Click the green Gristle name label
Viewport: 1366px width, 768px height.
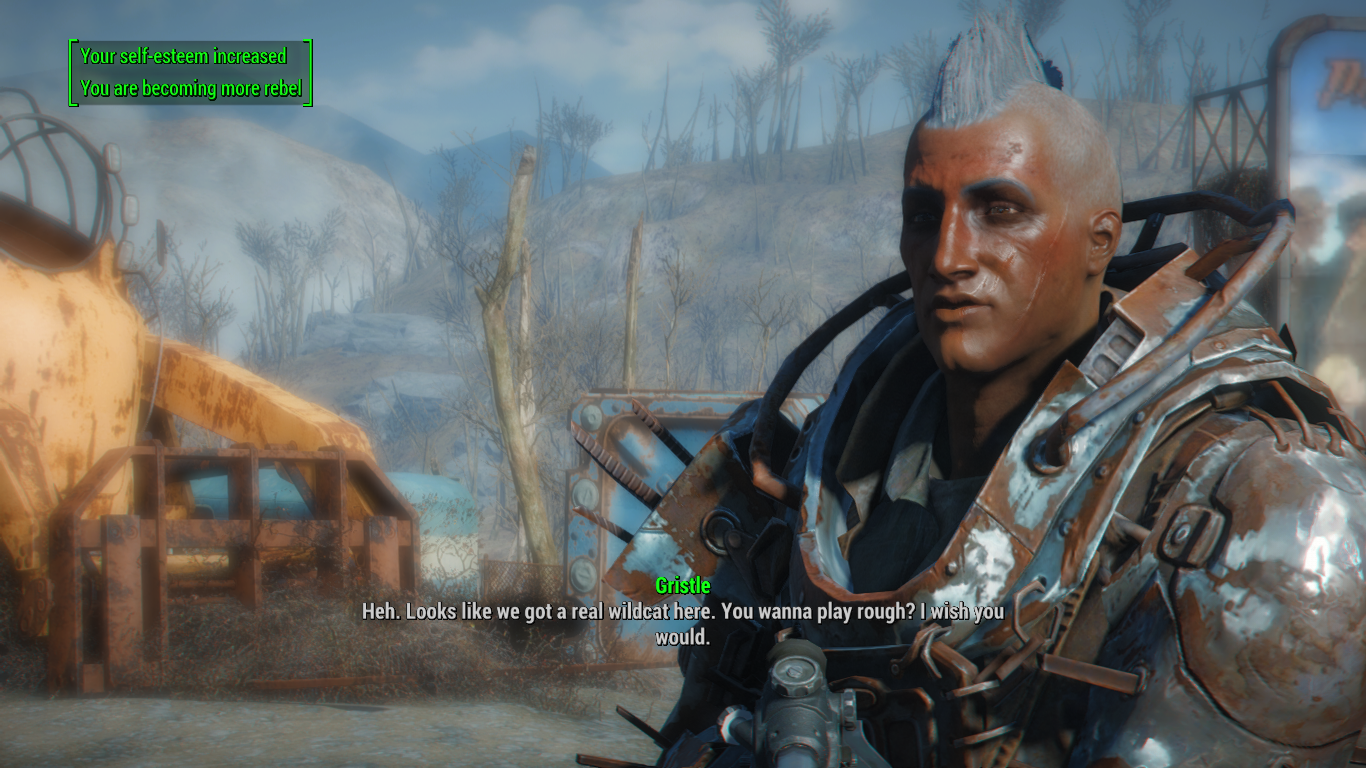[x=683, y=585]
